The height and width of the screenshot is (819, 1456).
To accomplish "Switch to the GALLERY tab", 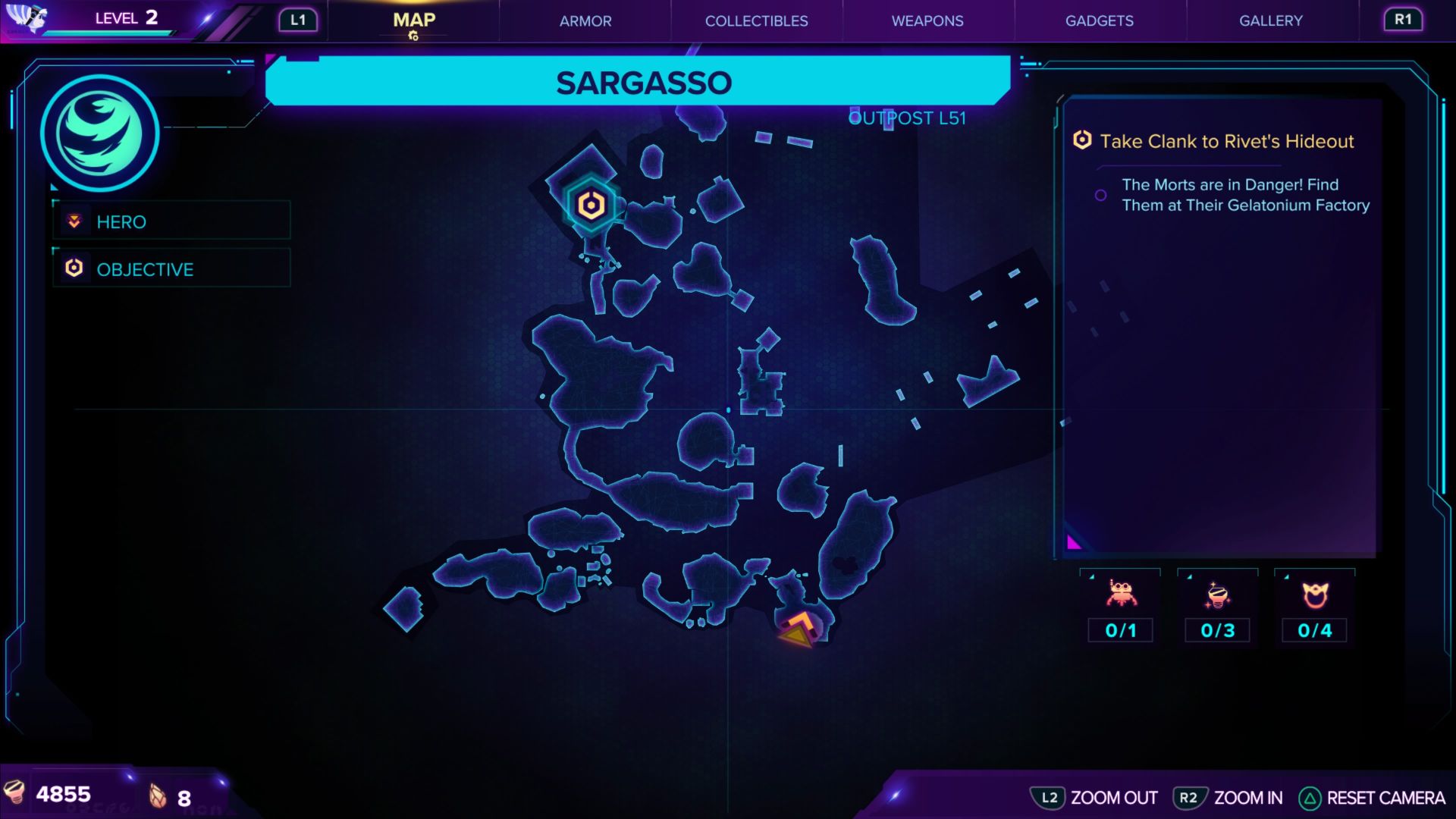I will click(x=1271, y=20).
